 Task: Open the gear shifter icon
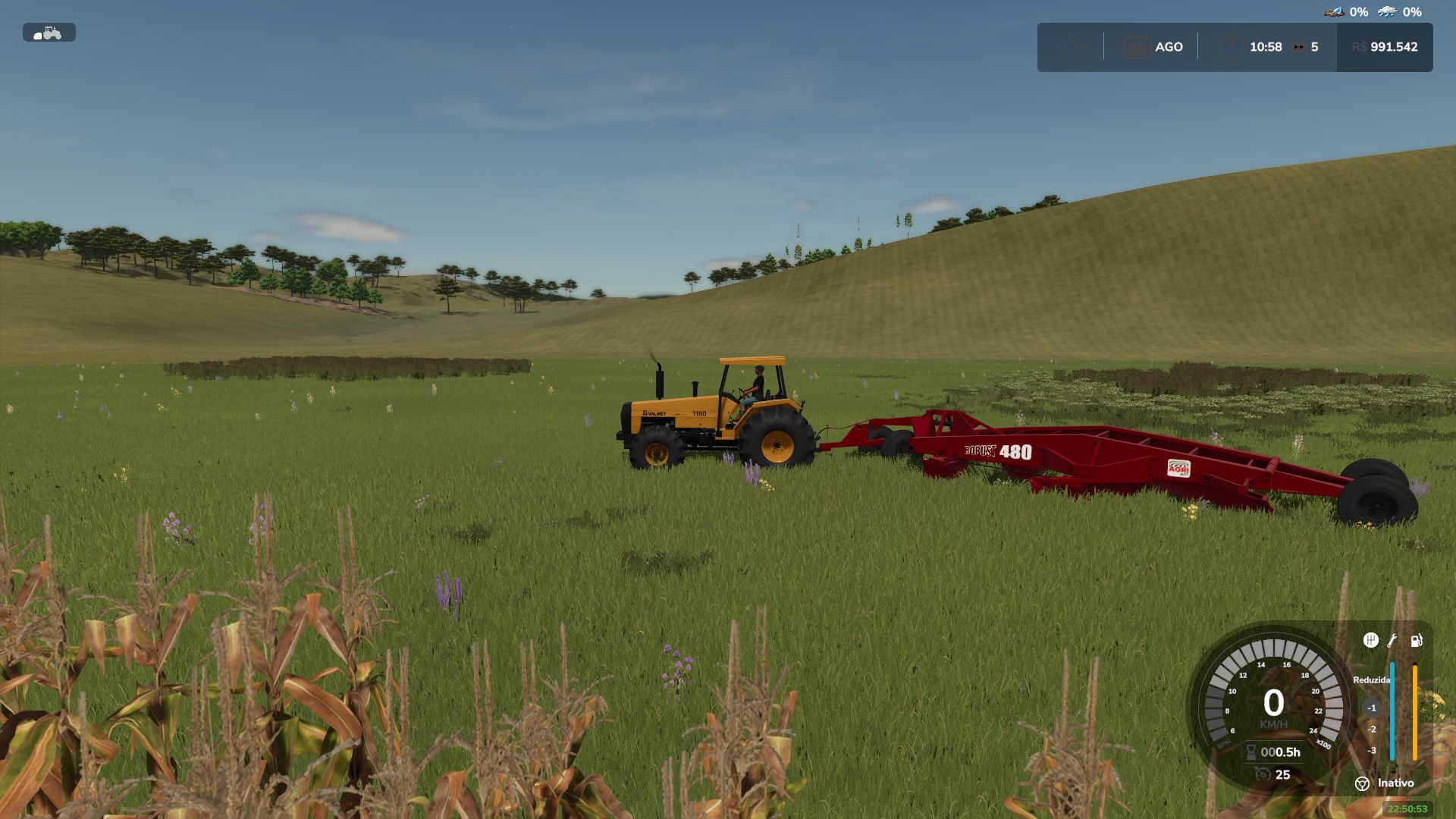click(x=1371, y=639)
